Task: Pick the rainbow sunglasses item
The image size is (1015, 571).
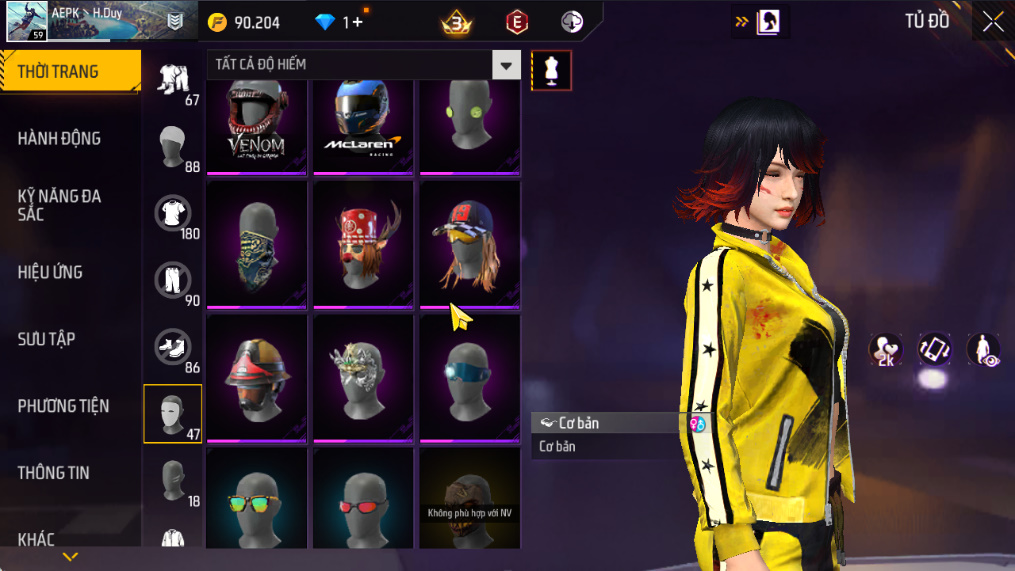Action: click(x=256, y=497)
